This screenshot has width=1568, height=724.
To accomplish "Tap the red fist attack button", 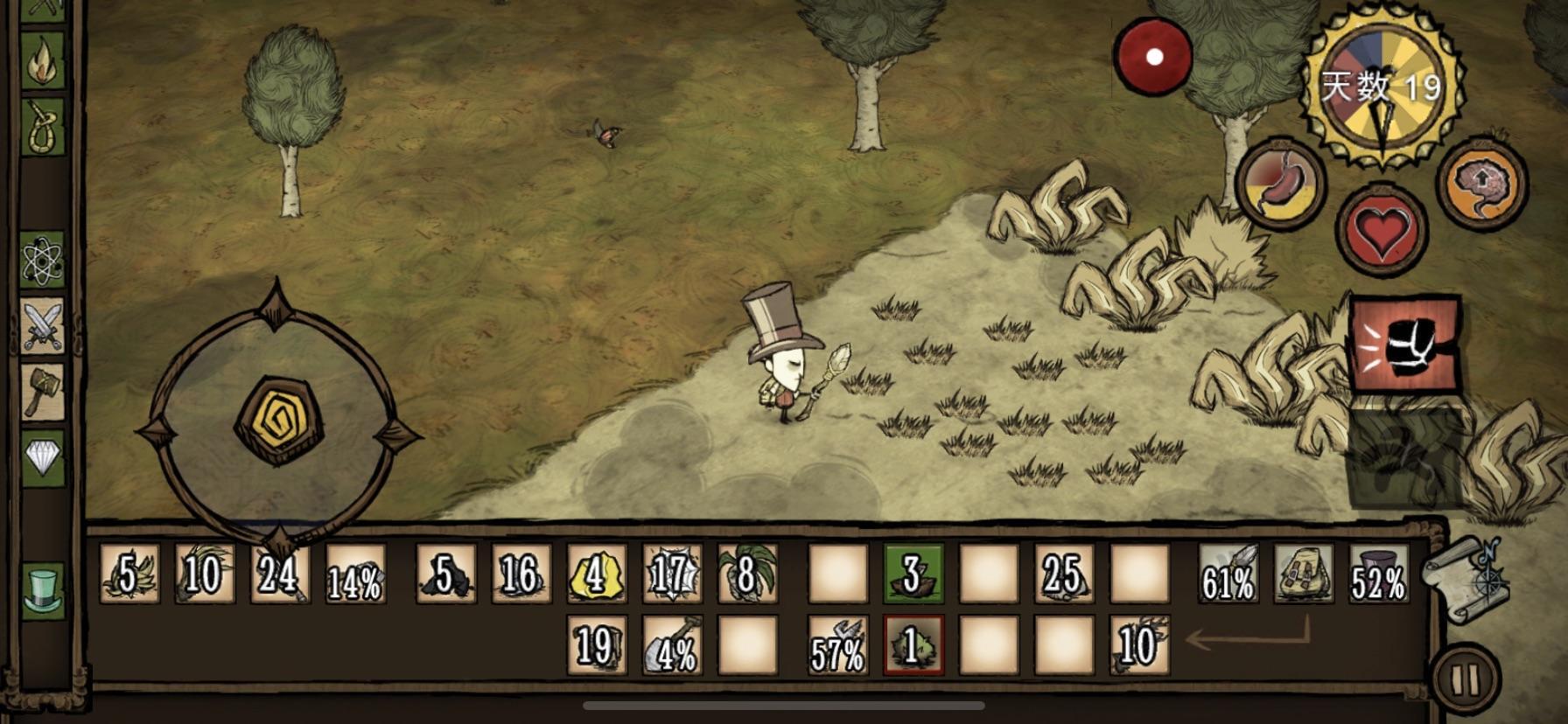I will 1404,343.
